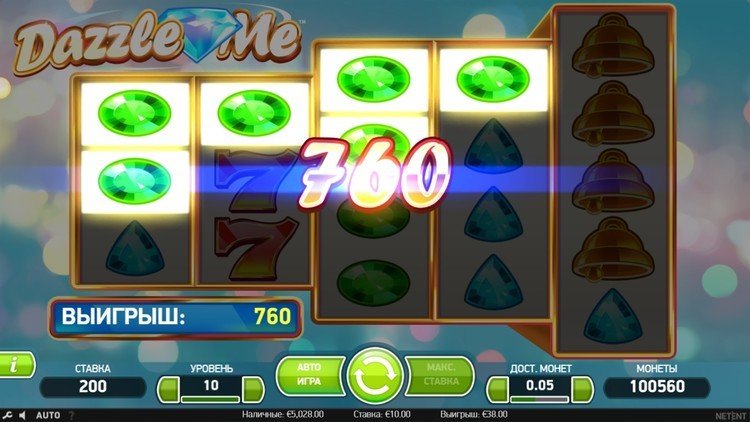Screen dimensions: 750x422
Task: Start autoplay with the Авто Игра button
Action: (x=308, y=376)
